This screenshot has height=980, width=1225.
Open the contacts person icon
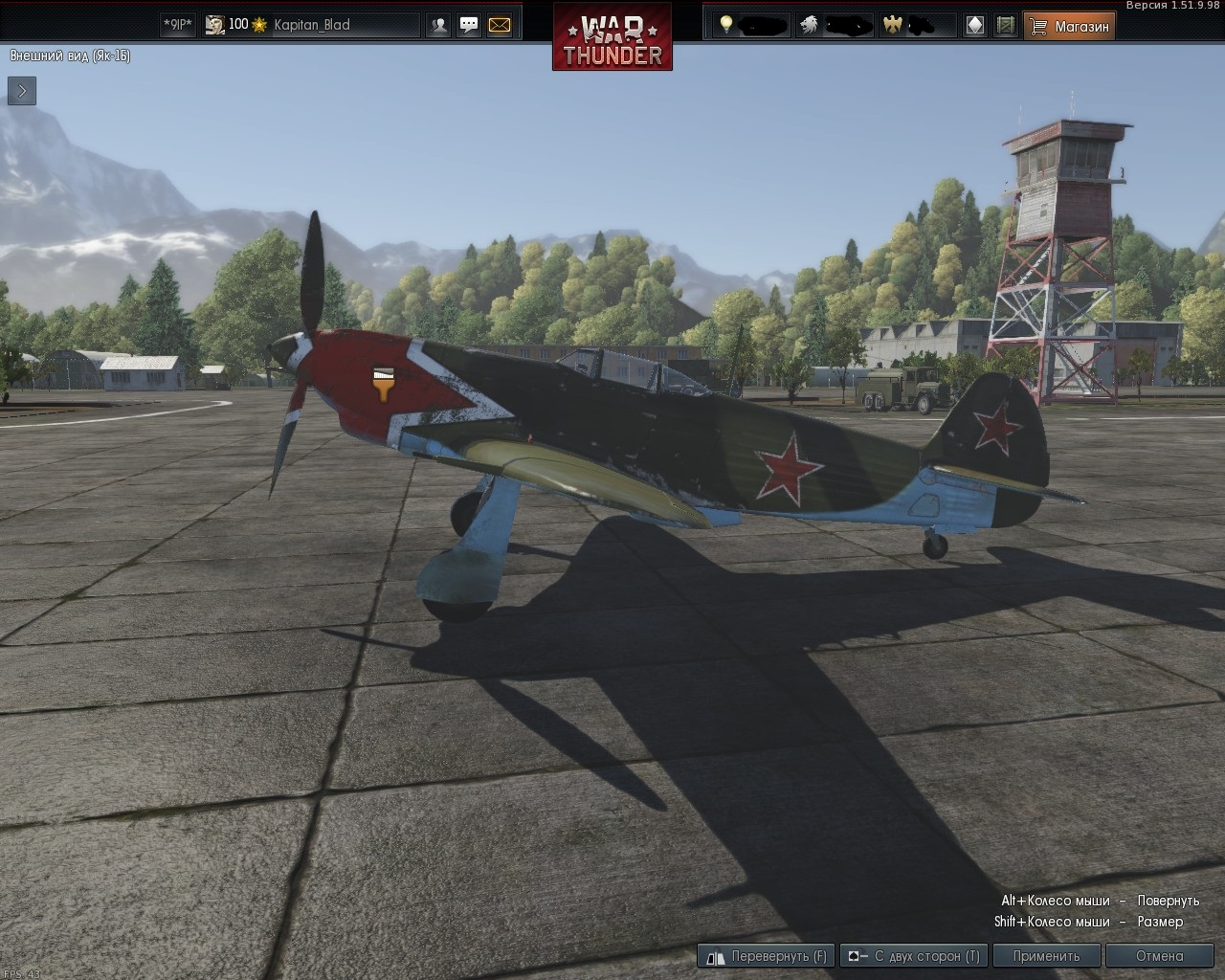tap(438, 26)
